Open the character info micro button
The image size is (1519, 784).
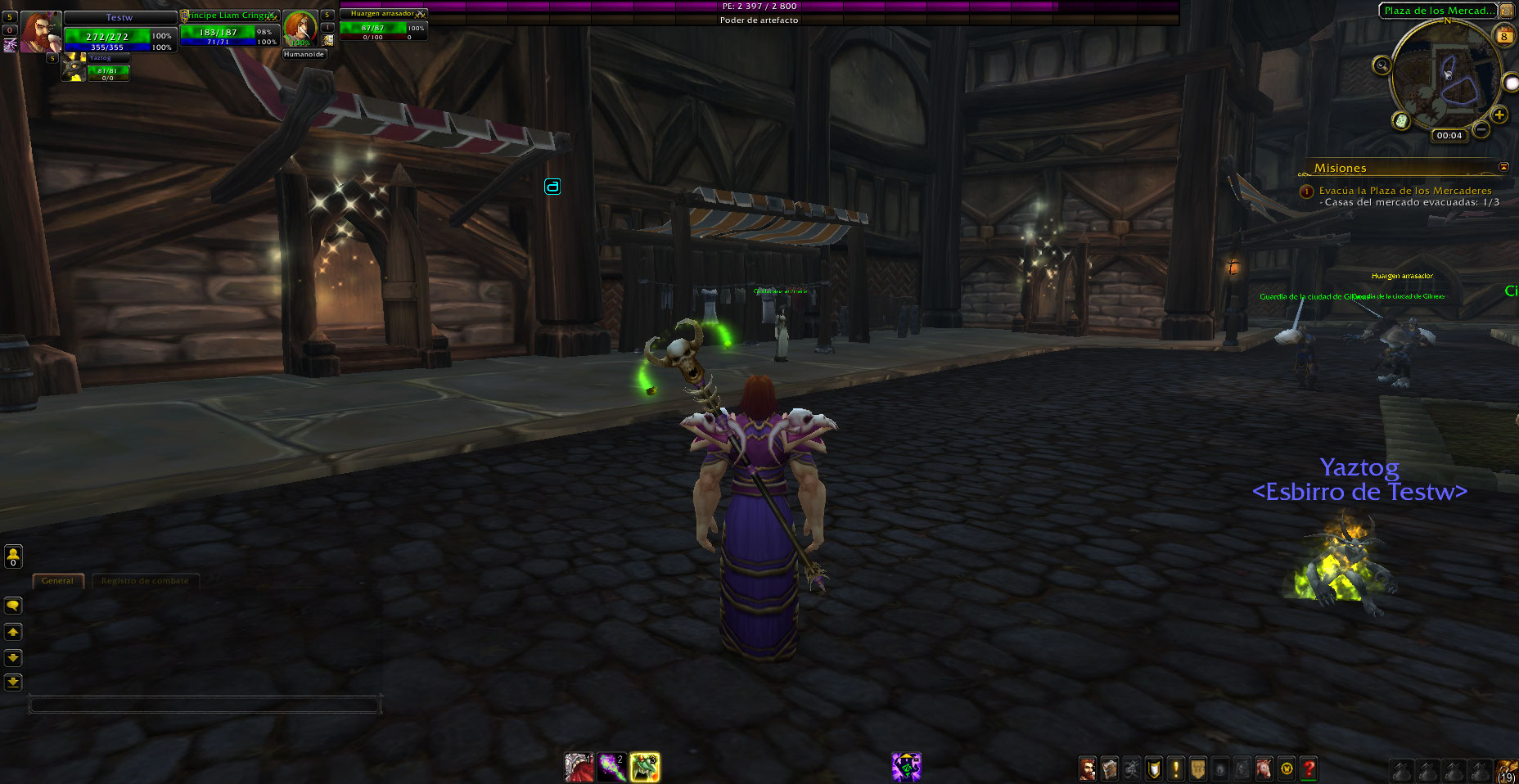coord(1087,768)
